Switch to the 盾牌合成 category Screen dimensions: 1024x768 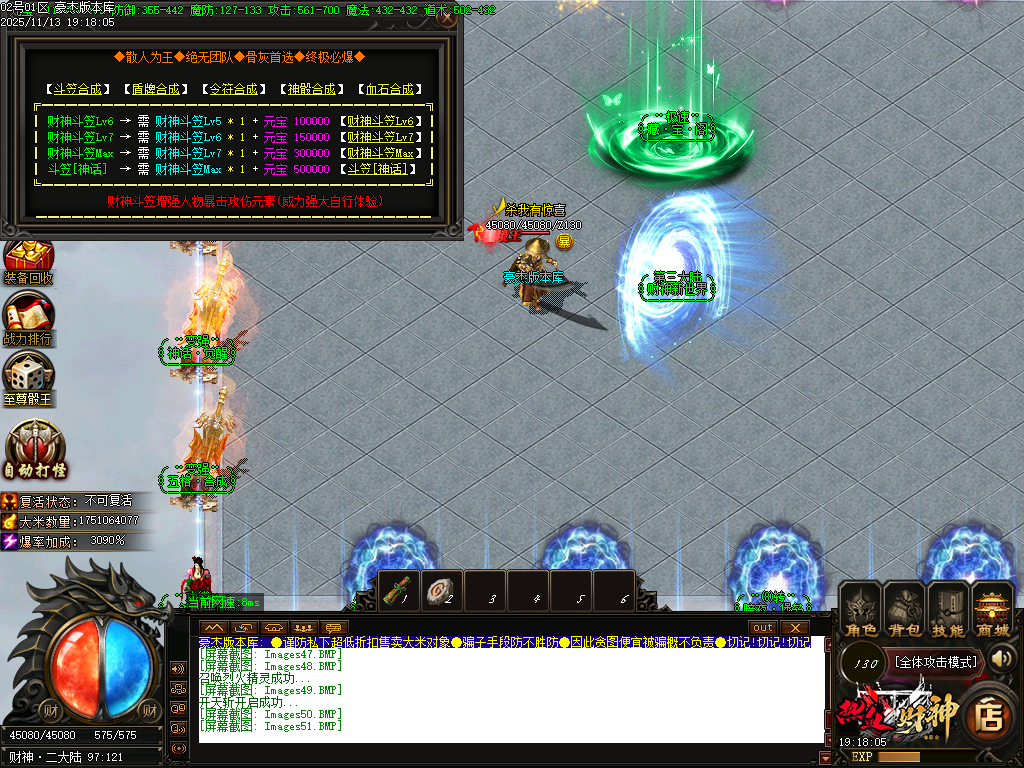point(155,89)
